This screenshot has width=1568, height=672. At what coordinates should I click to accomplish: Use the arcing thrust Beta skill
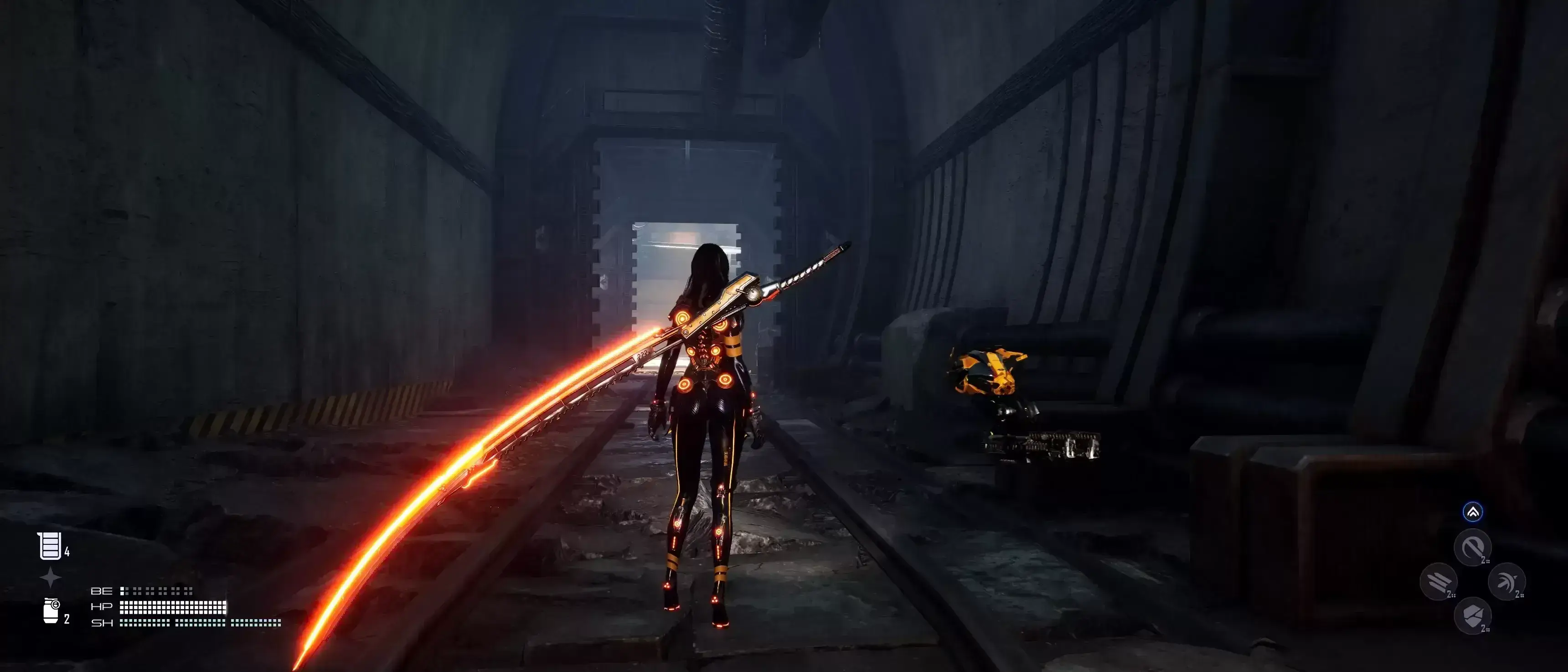point(1506,581)
